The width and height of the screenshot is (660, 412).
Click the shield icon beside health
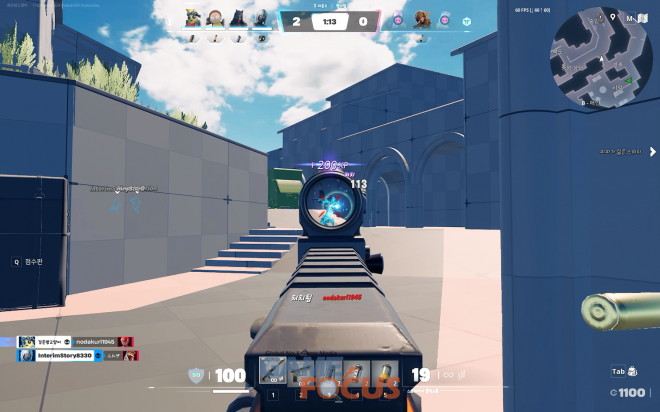[x=197, y=376]
